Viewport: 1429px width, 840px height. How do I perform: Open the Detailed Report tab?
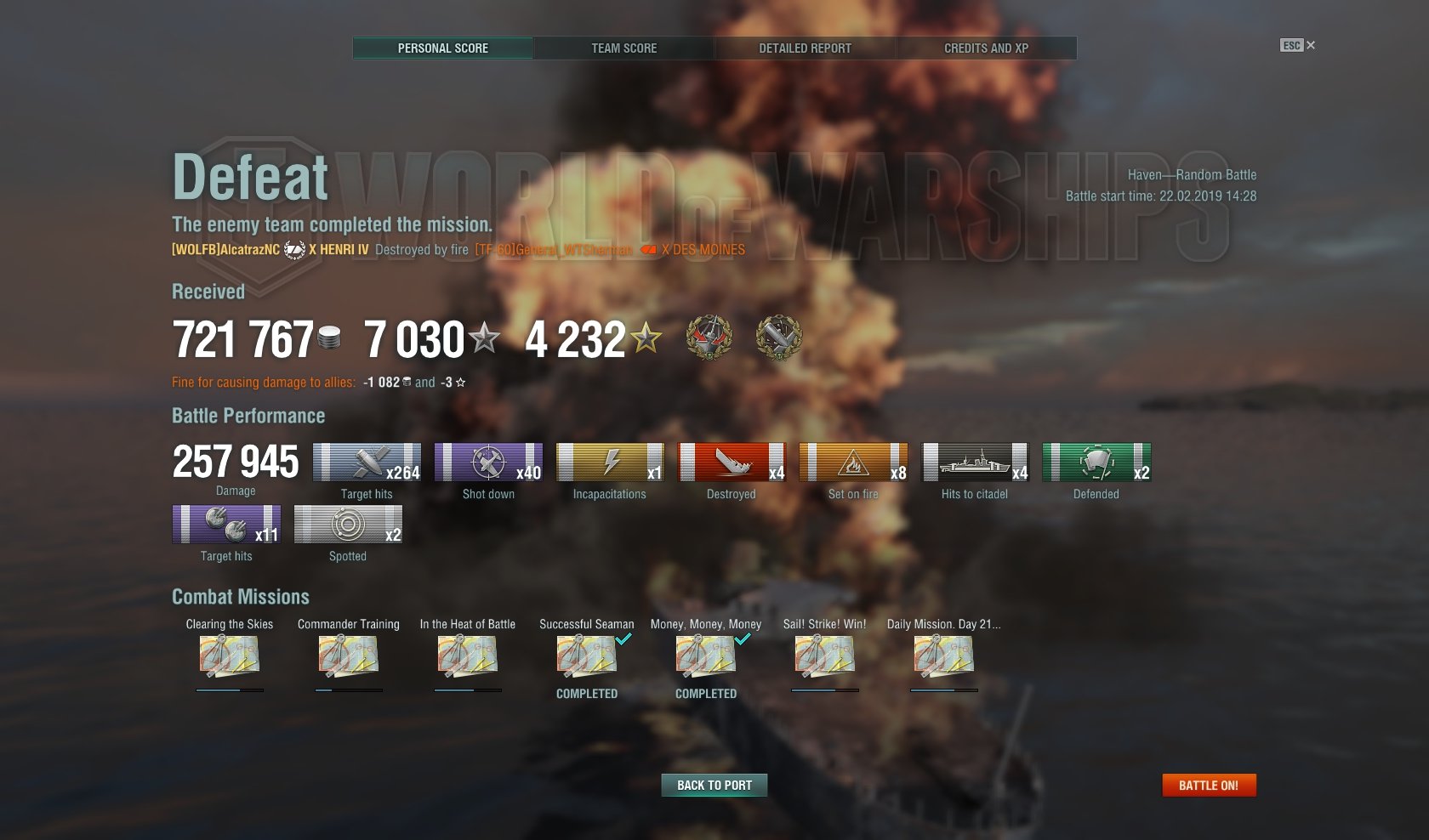pyautogui.click(x=805, y=48)
